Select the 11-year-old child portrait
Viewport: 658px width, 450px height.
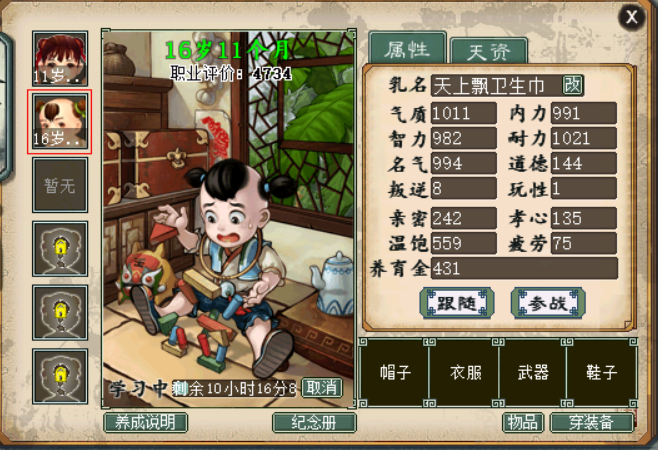pyautogui.click(x=60, y=58)
